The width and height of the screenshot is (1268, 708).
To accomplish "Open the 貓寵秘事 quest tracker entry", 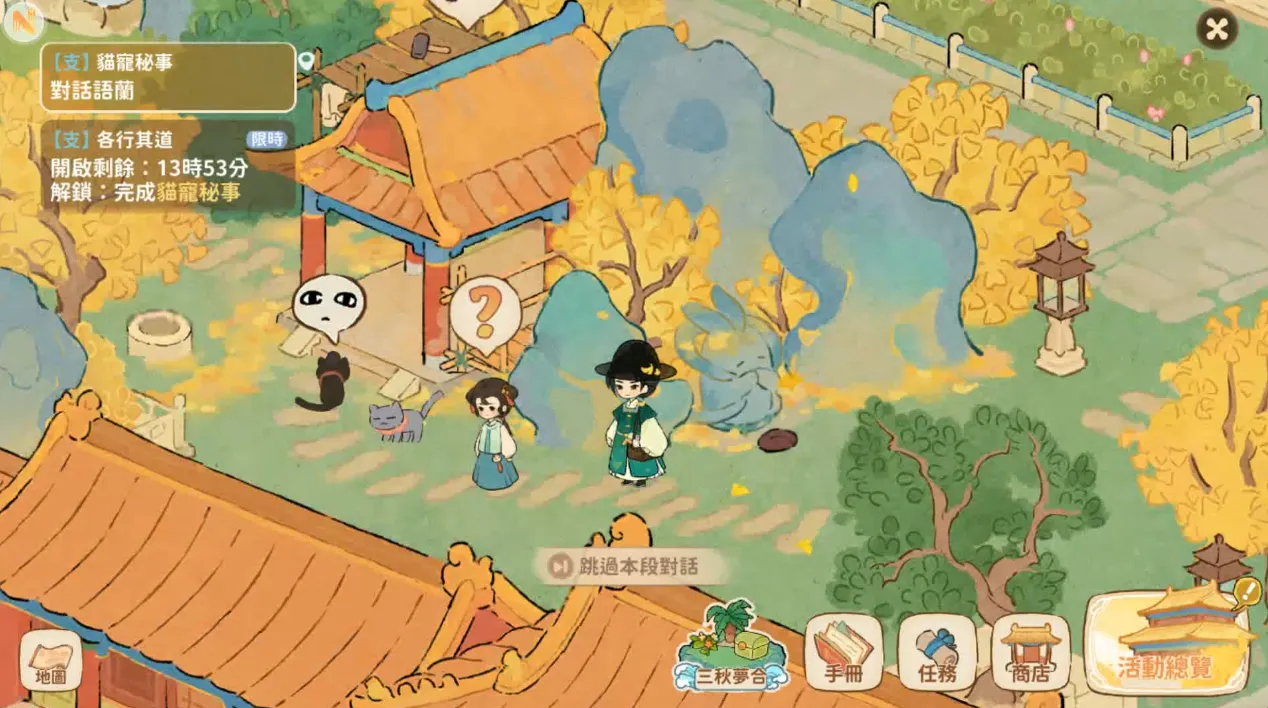I will (x=168, y=77).
